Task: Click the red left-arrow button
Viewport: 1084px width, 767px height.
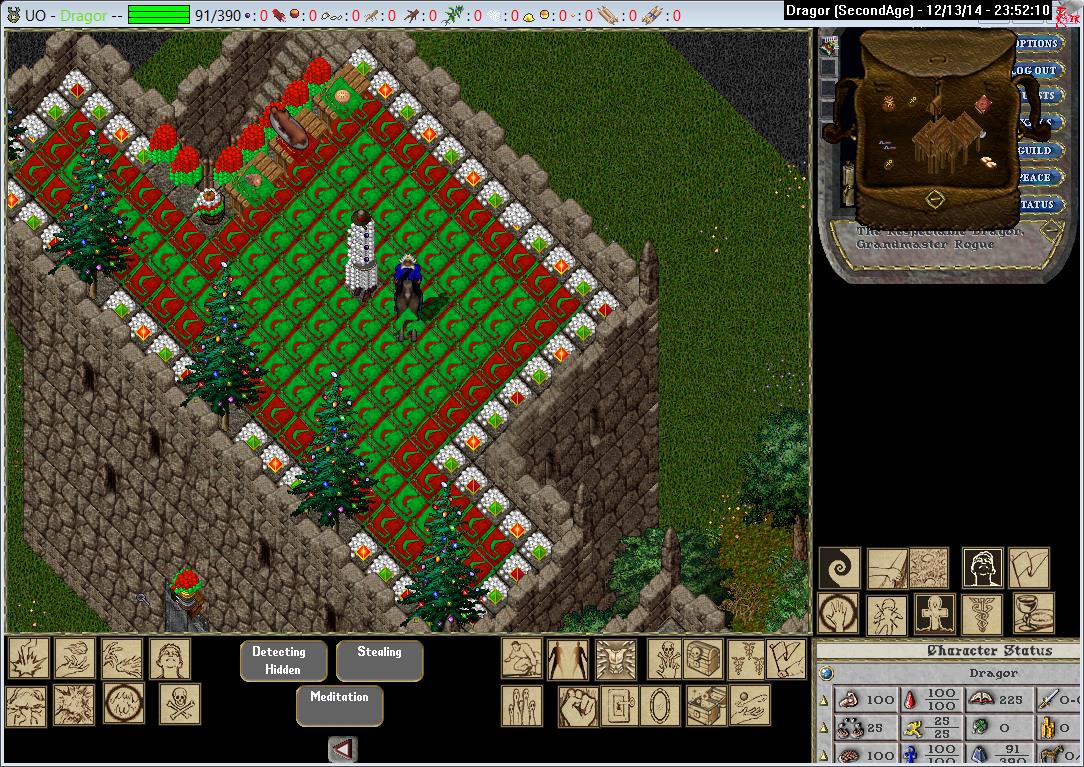Action: pyautogui.click(x=342, y=749)
